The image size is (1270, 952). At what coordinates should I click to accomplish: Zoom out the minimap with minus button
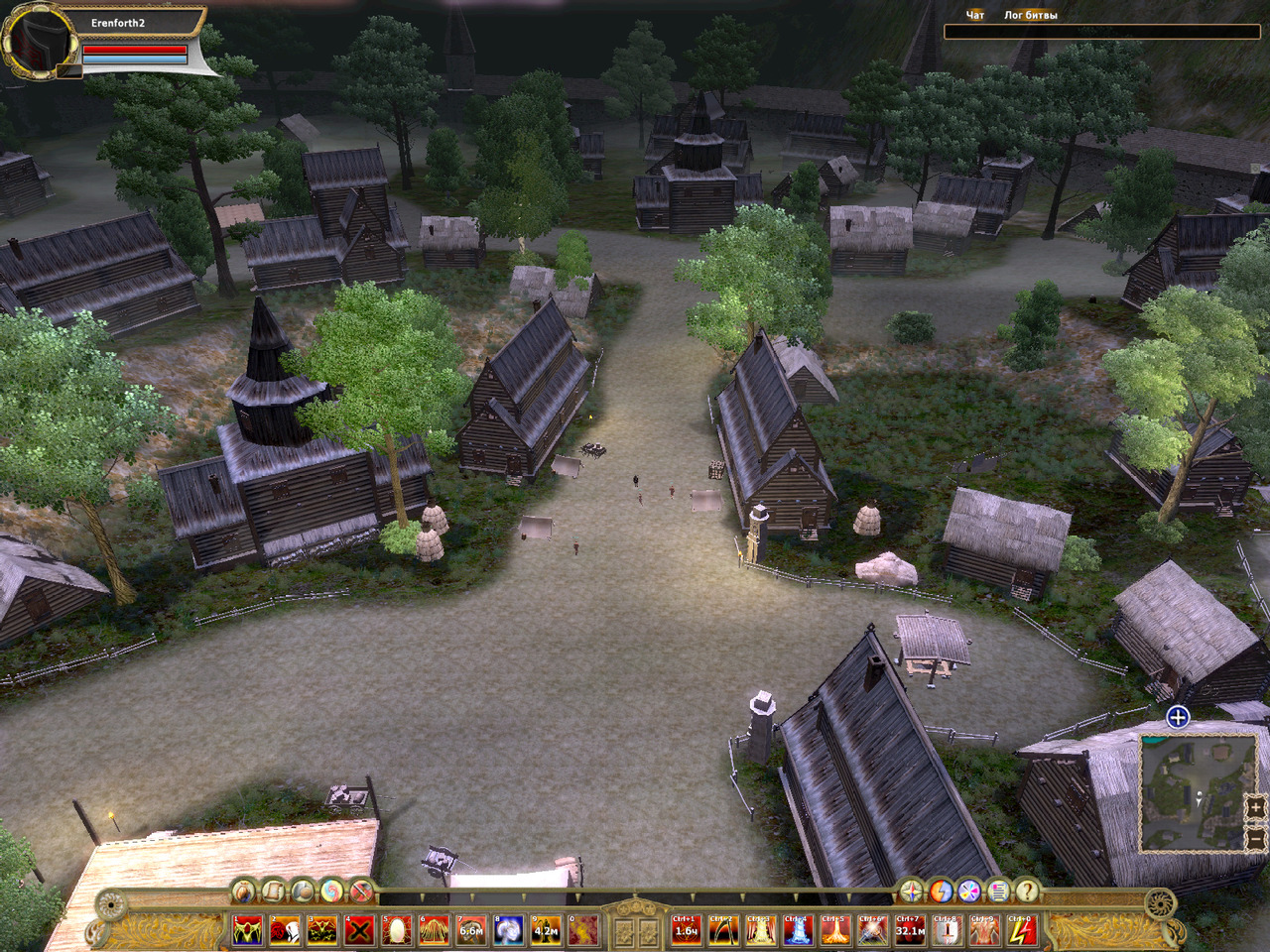[x=1254, y=838]
